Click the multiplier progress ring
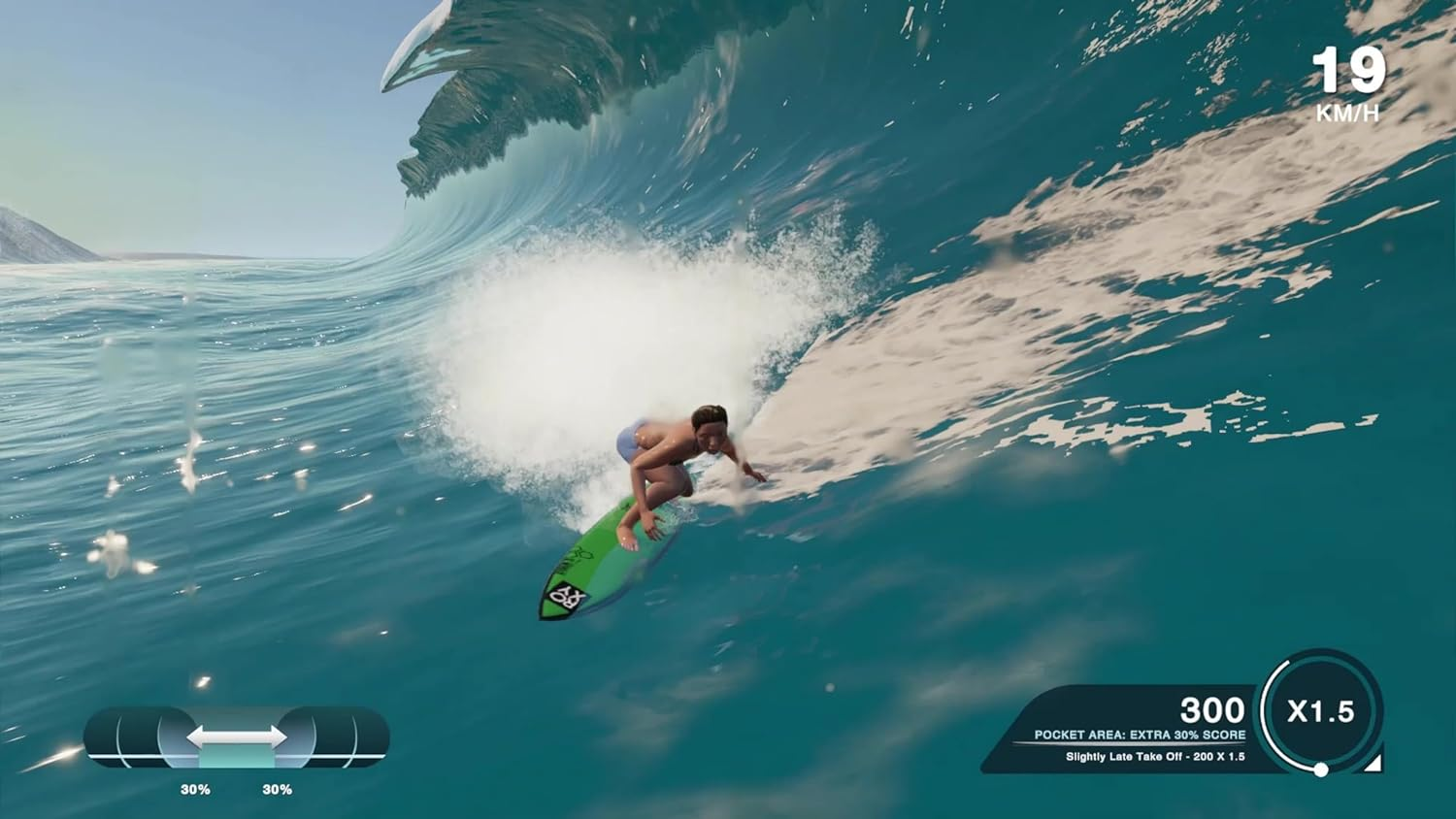Screen dimensions: 1456x819 tap(1270, 711)
